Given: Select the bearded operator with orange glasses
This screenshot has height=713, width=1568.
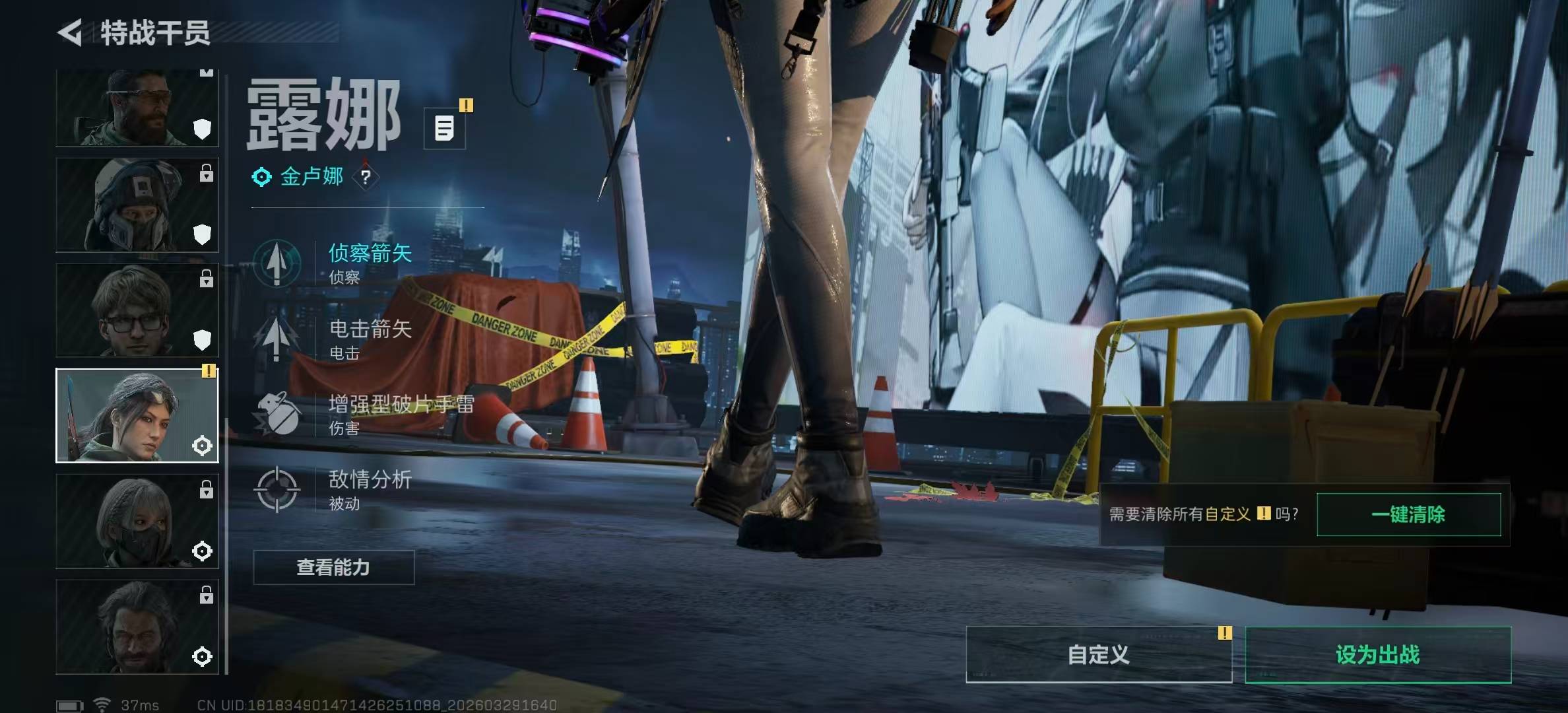Looking at the screenshot, I should tap(137, 109).
